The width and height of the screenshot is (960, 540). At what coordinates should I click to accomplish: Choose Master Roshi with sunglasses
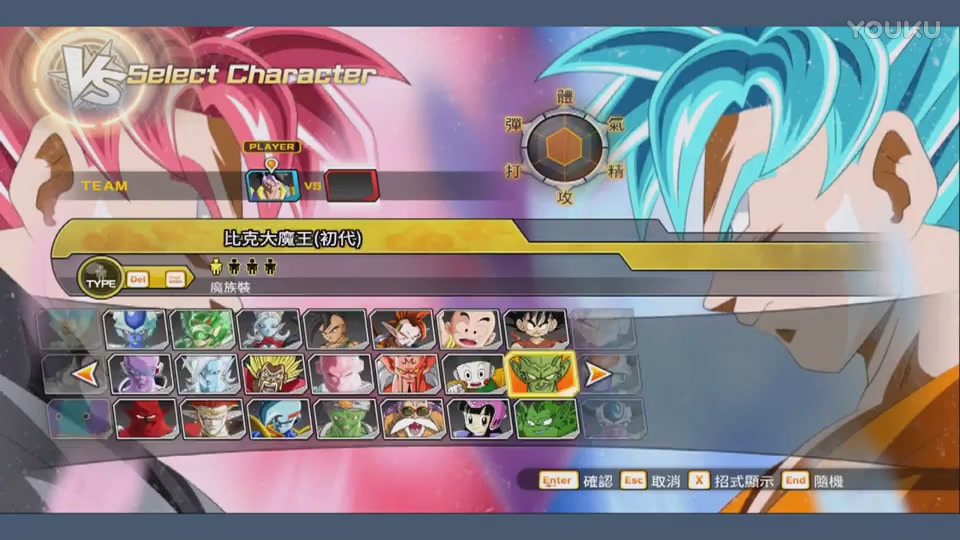pos(412,418)
